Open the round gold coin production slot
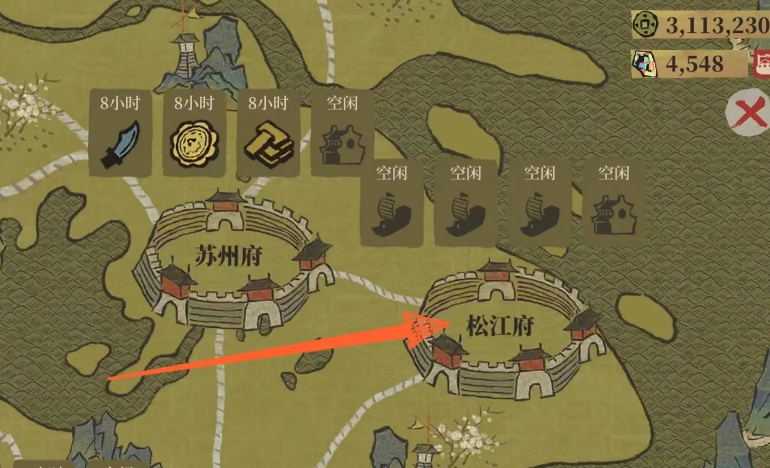Screen dimensions: 770x468 pos(192,142)
